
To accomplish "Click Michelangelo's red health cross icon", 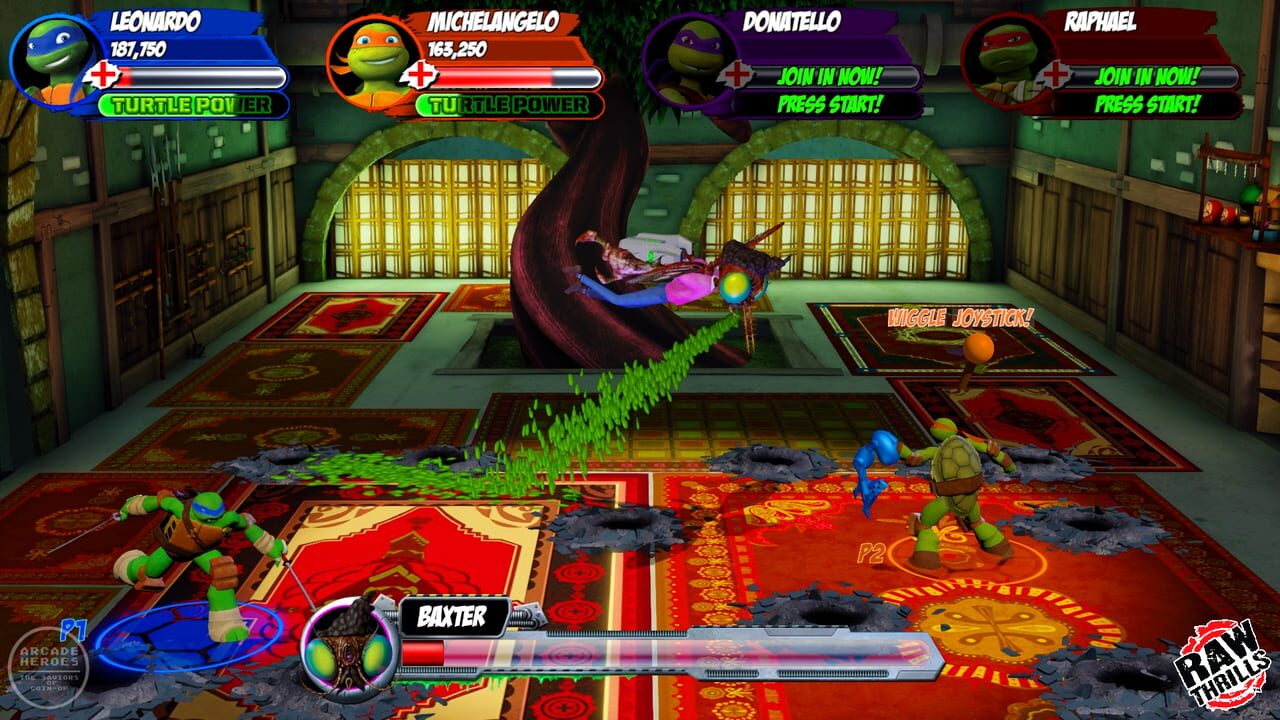I will click(420, 72).
